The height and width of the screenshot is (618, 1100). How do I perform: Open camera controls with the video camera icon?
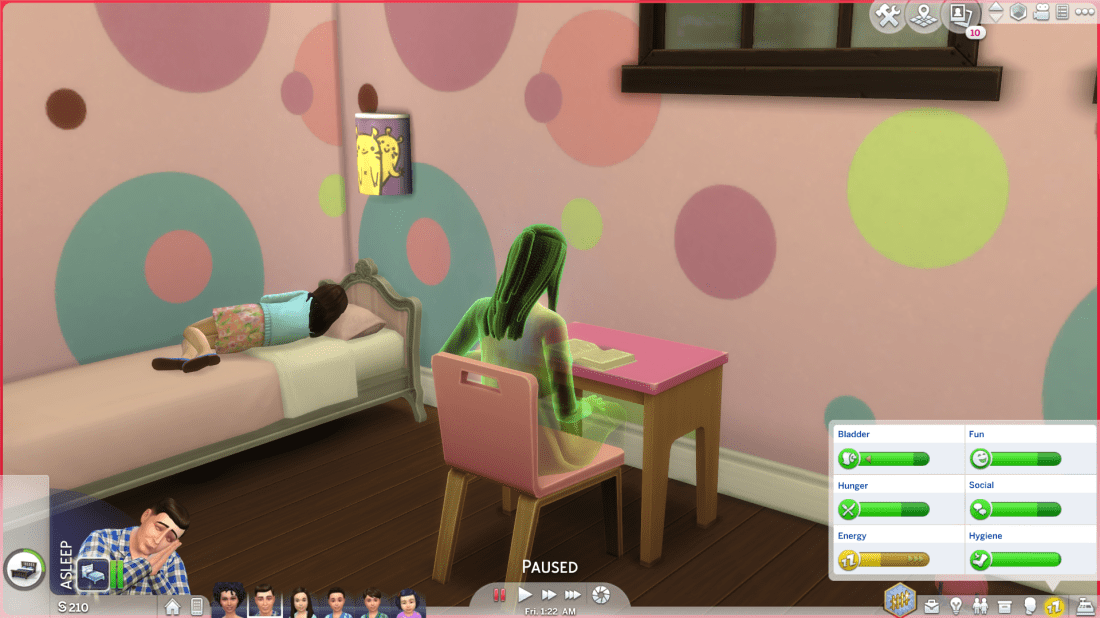pos(1042,13)
